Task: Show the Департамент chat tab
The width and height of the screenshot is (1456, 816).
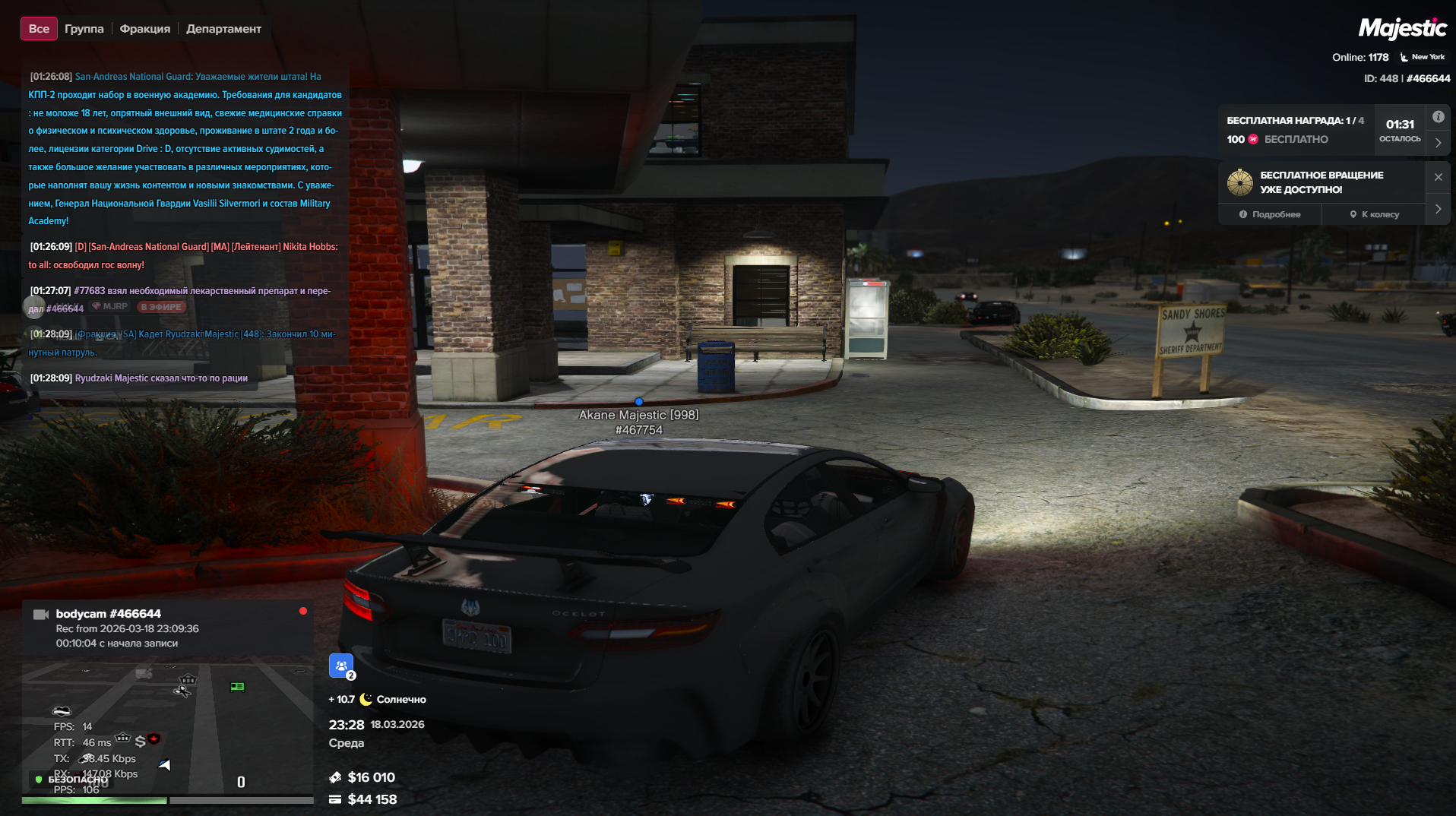Action: [223, 29]
